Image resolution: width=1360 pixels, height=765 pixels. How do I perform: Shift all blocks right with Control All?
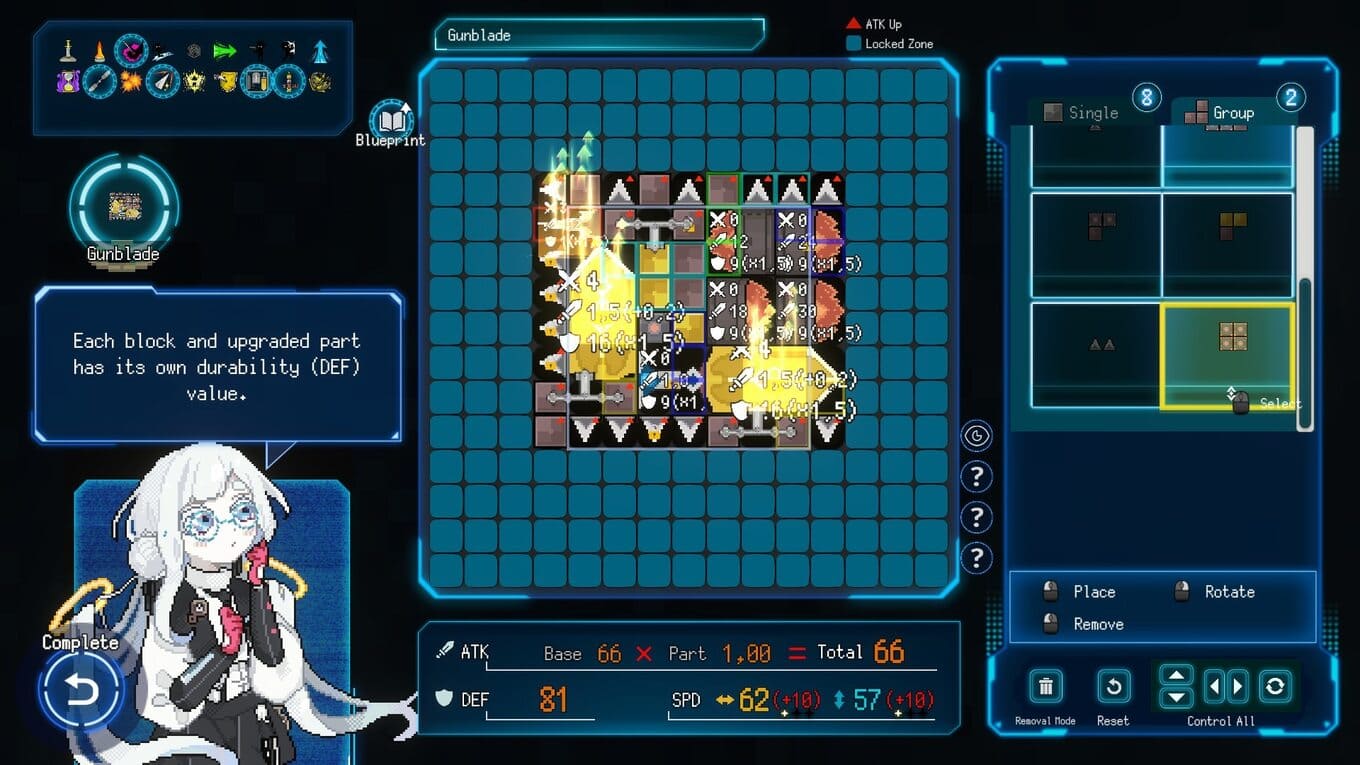[x=1238, y=686]
